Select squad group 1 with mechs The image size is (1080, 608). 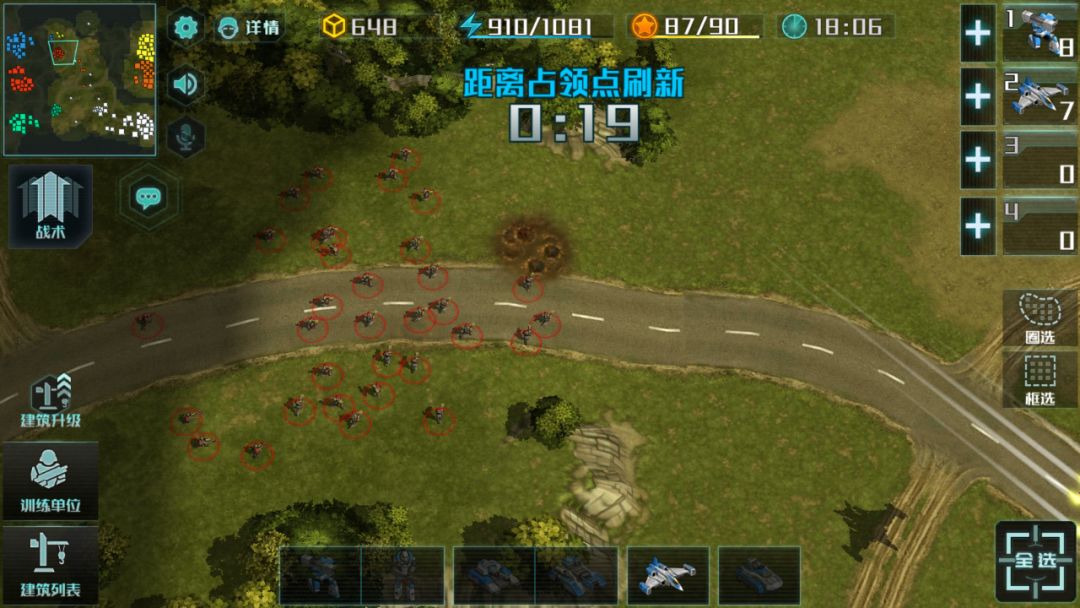pyautogui.click(x=1040, y=33)
